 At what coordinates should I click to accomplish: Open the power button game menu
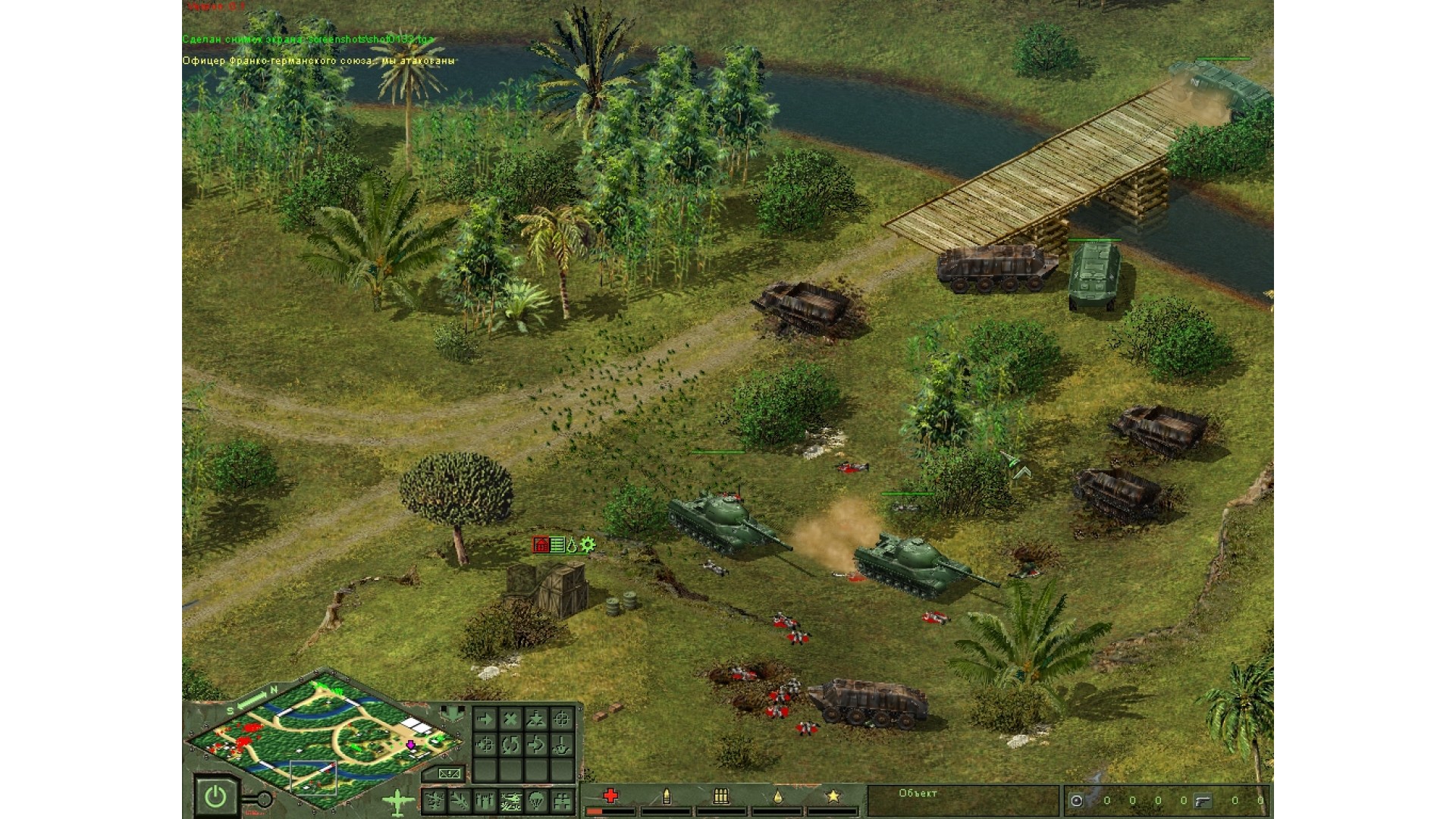point(215,796)
